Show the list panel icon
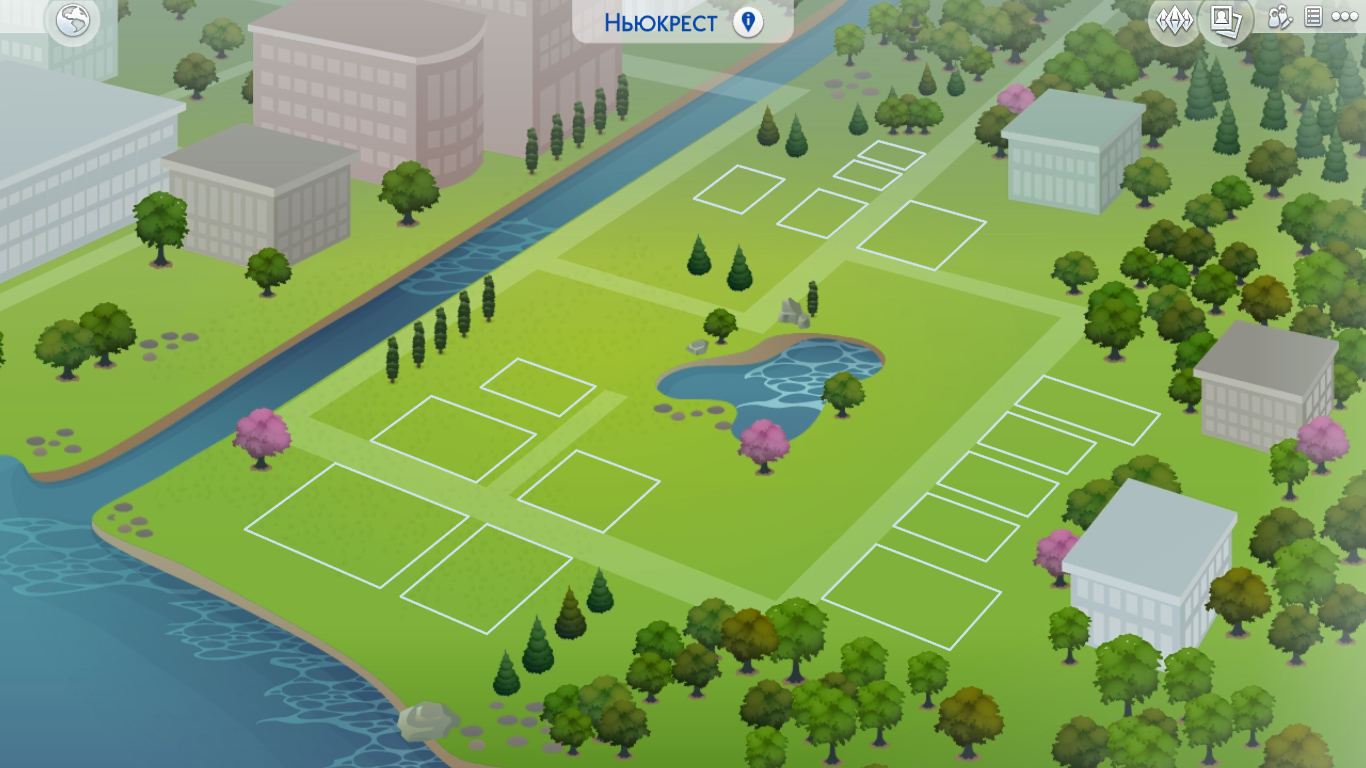The image size is (1366, 768). click(x=1313, y=17)
